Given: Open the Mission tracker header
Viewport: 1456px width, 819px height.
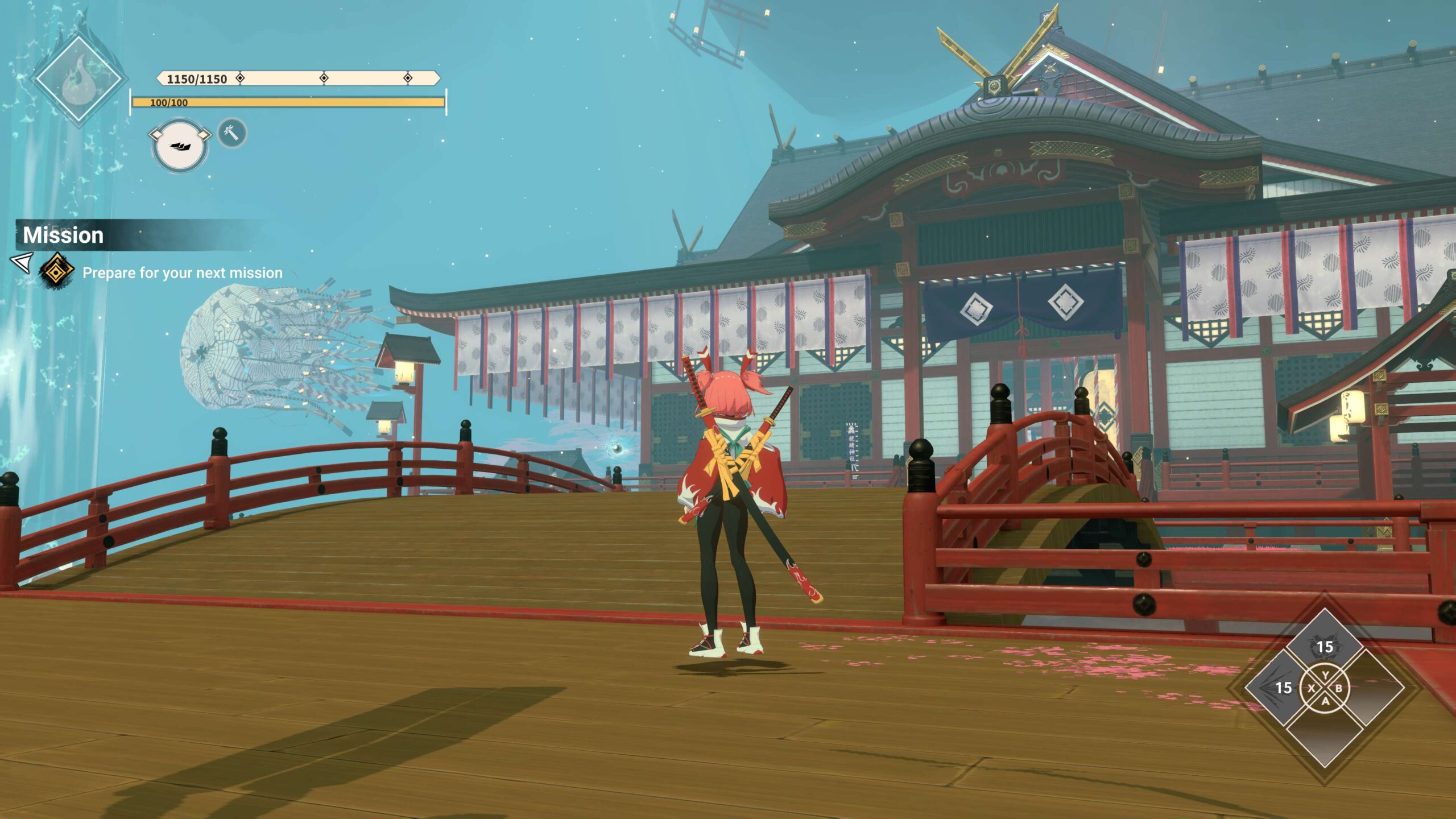Looking at the screenshot, I should (x=64, y=235).
